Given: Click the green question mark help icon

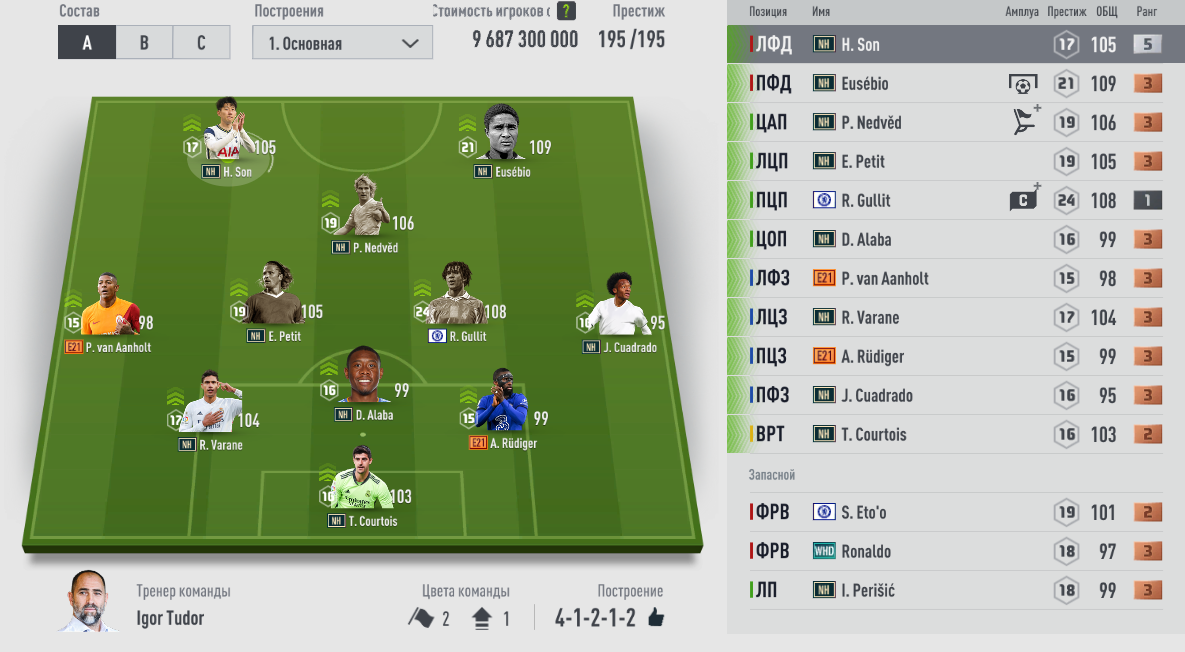Looking at the screenshot, I should coord(566,11).
